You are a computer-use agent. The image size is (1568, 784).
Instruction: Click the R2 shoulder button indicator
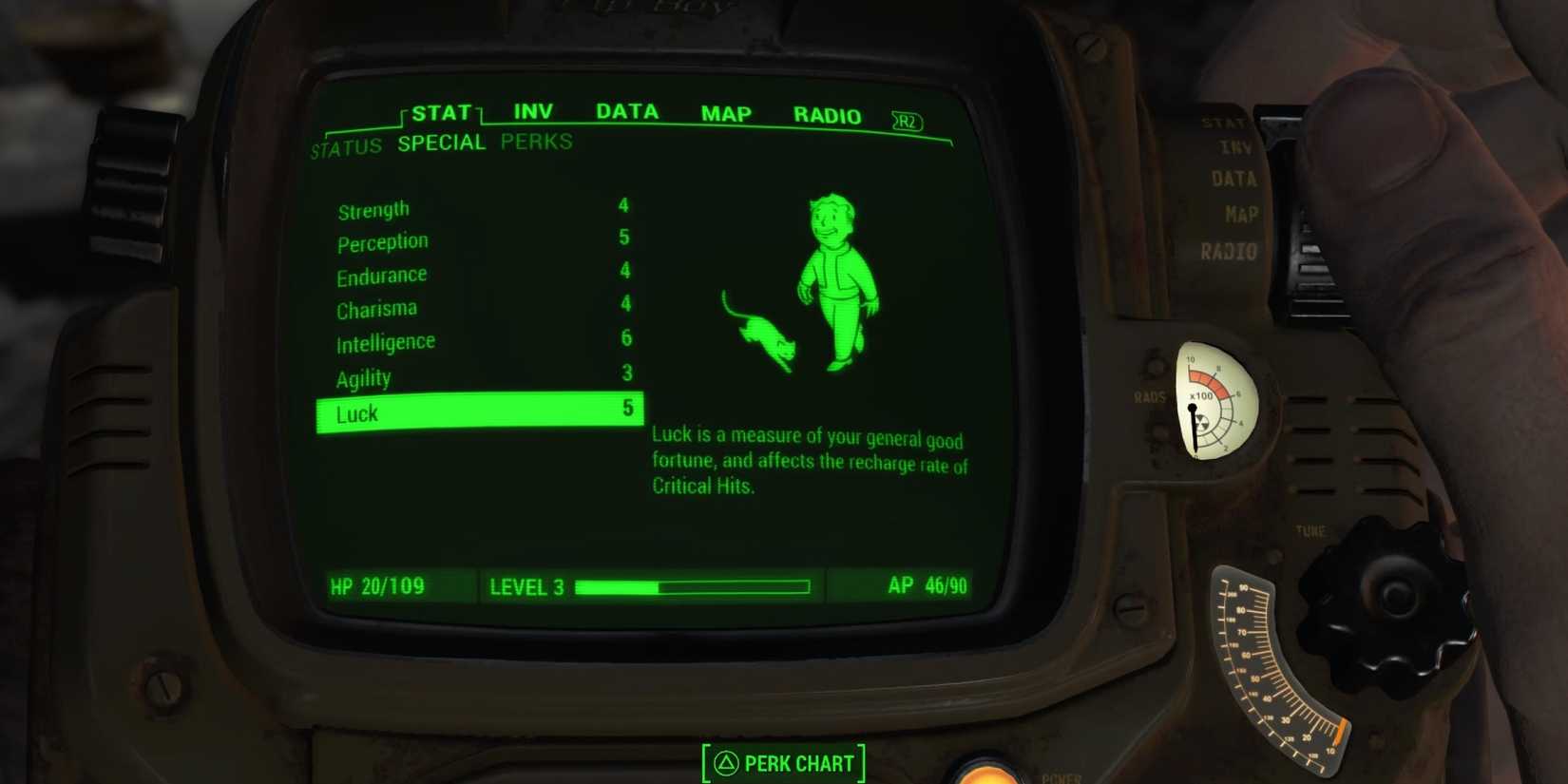pyautogui.click(x=906, y=121)
